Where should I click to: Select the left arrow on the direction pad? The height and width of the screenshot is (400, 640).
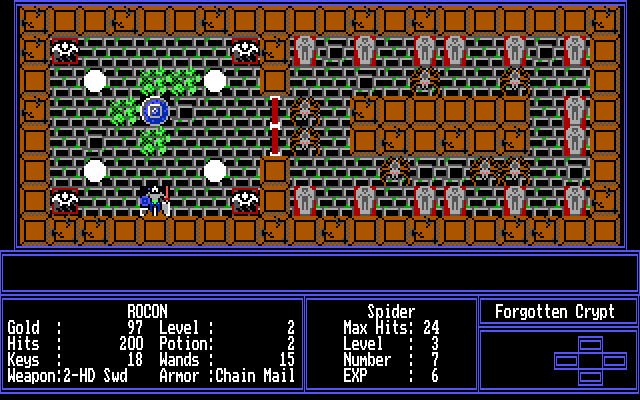coord(567,361)
